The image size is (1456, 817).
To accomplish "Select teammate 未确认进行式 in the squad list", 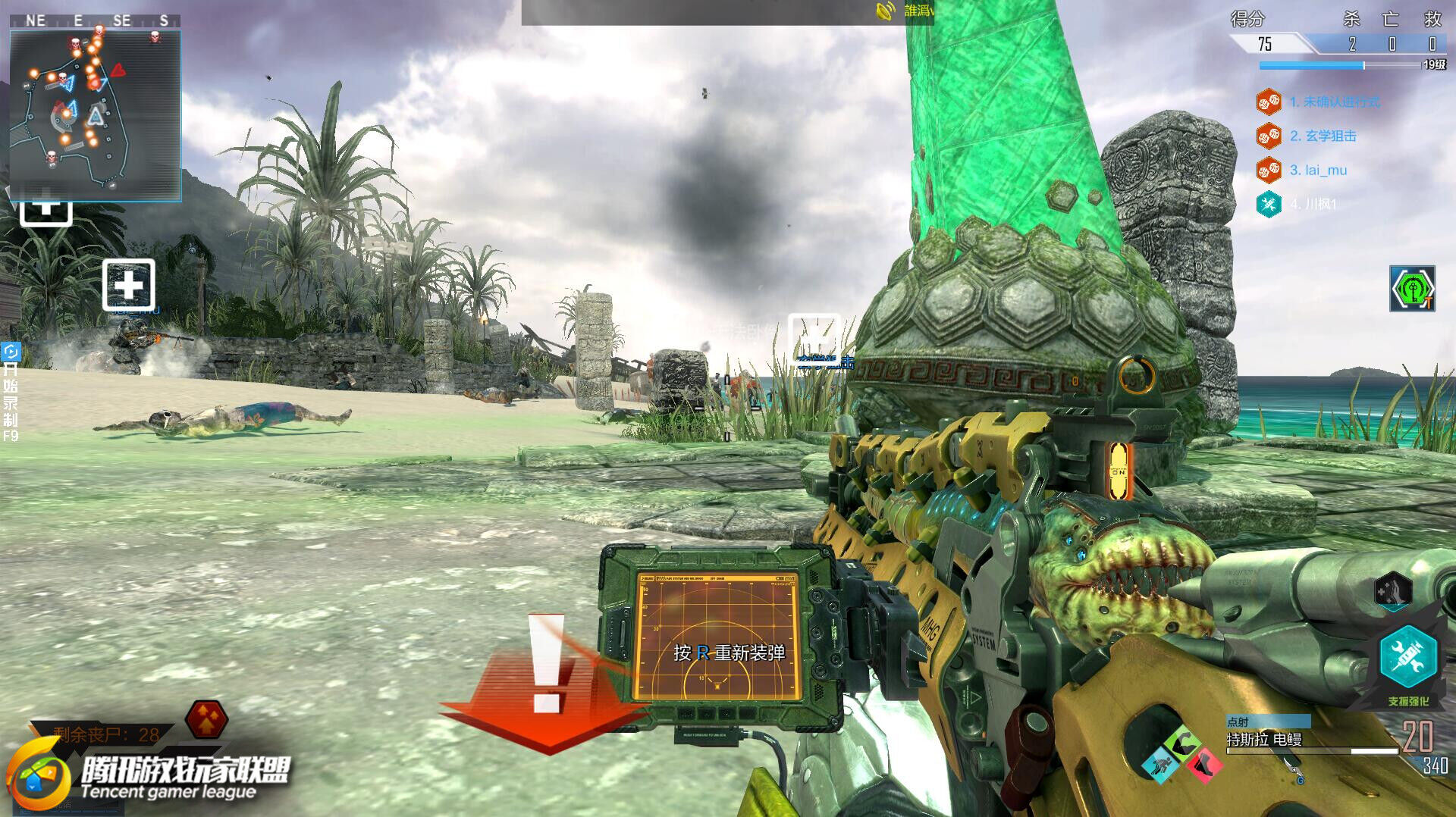I will tap(1334, 102).
